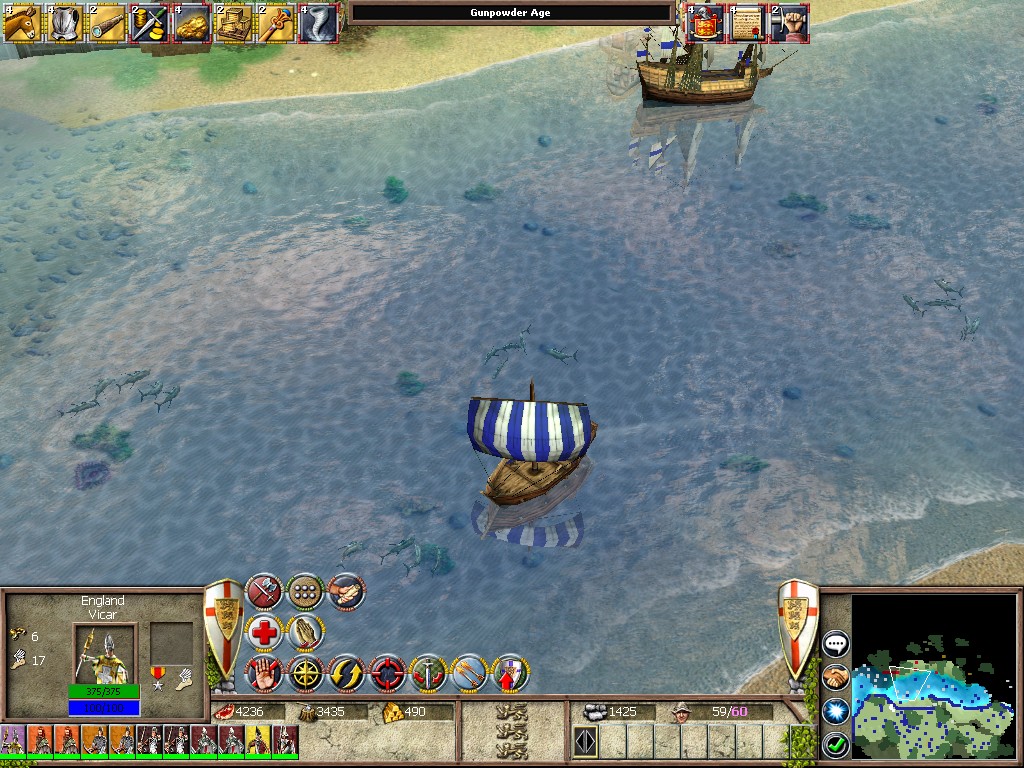Click the blue flash signal button
The width and height of the screenshot is (1024, 768).
click(x=835, y=711)
